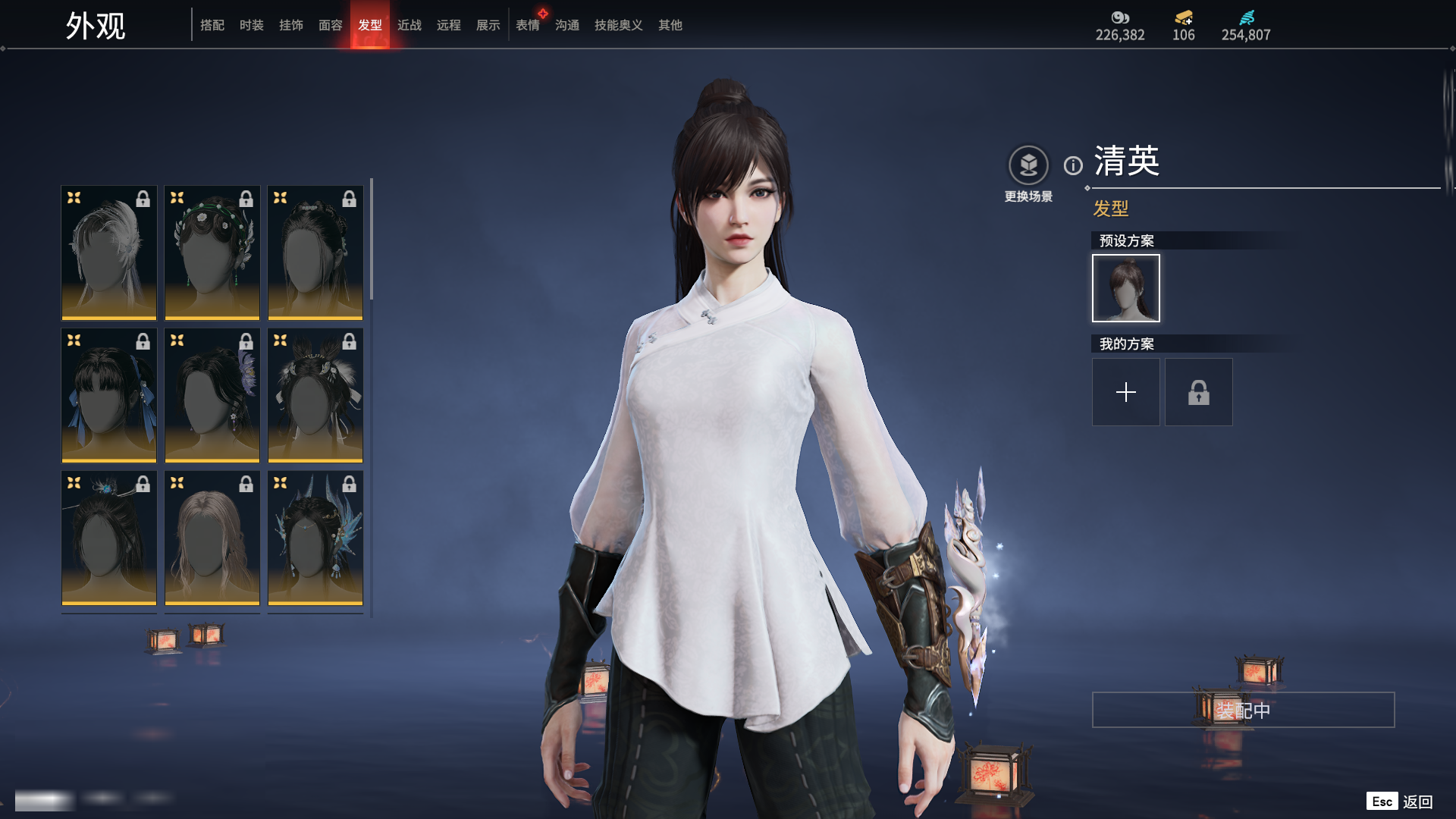Switch to the 其他 tab
Viewport: 1456px width, 819px height.
(x=670, y=25)
